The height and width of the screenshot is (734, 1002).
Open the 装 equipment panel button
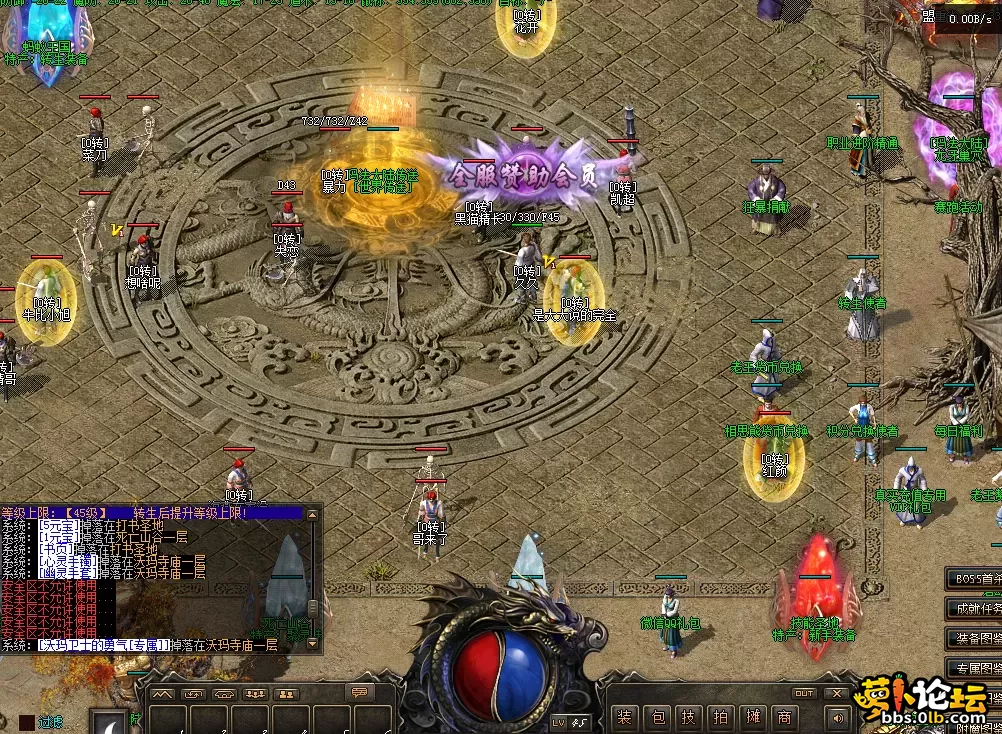(x=625, y=716)
